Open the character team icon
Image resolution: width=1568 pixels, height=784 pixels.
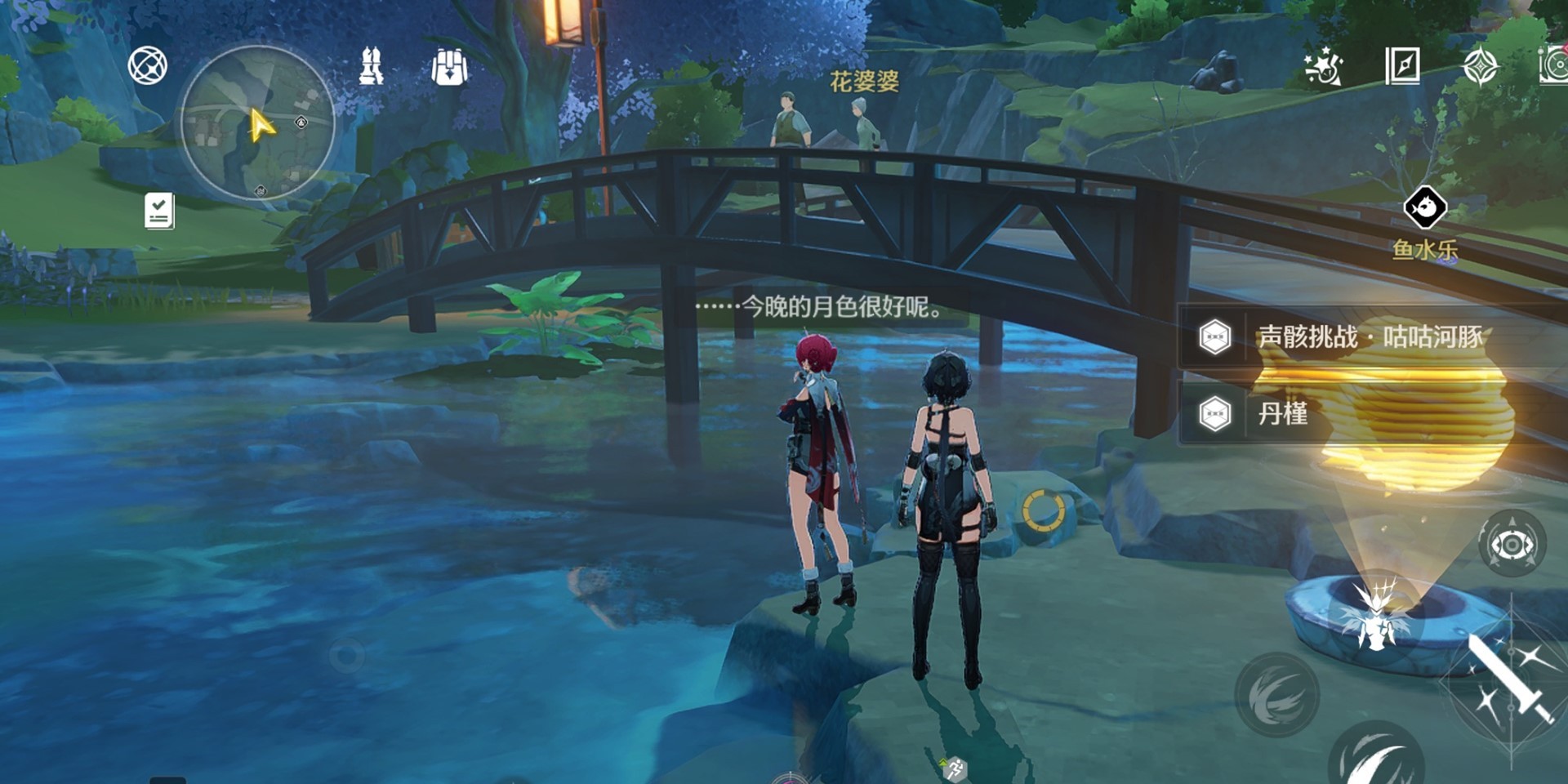(x=372, y=66)
